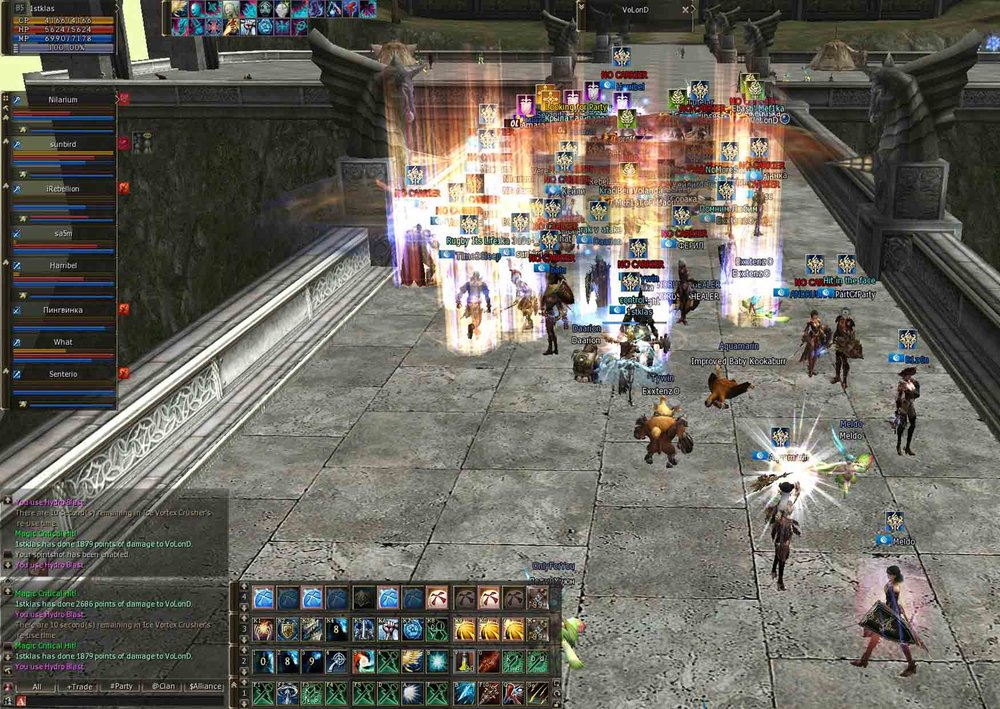The image size is (1000, 709).
Task: Select party member What
Action: pyautogui.click(x=62, y=342)
